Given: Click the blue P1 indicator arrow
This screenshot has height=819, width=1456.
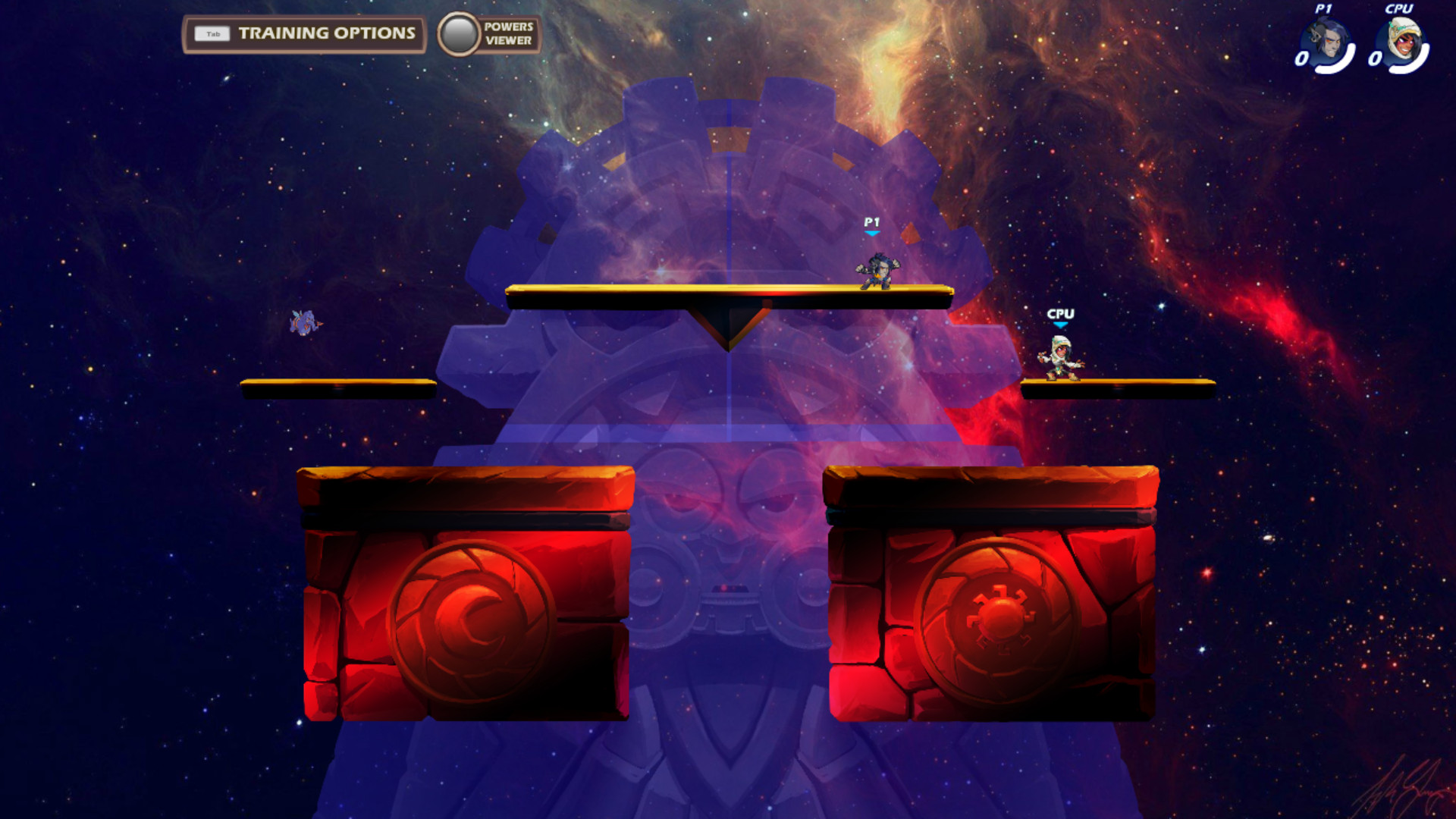Looking at the screenshot, I should pyautogui.click(x=871, y=232).
